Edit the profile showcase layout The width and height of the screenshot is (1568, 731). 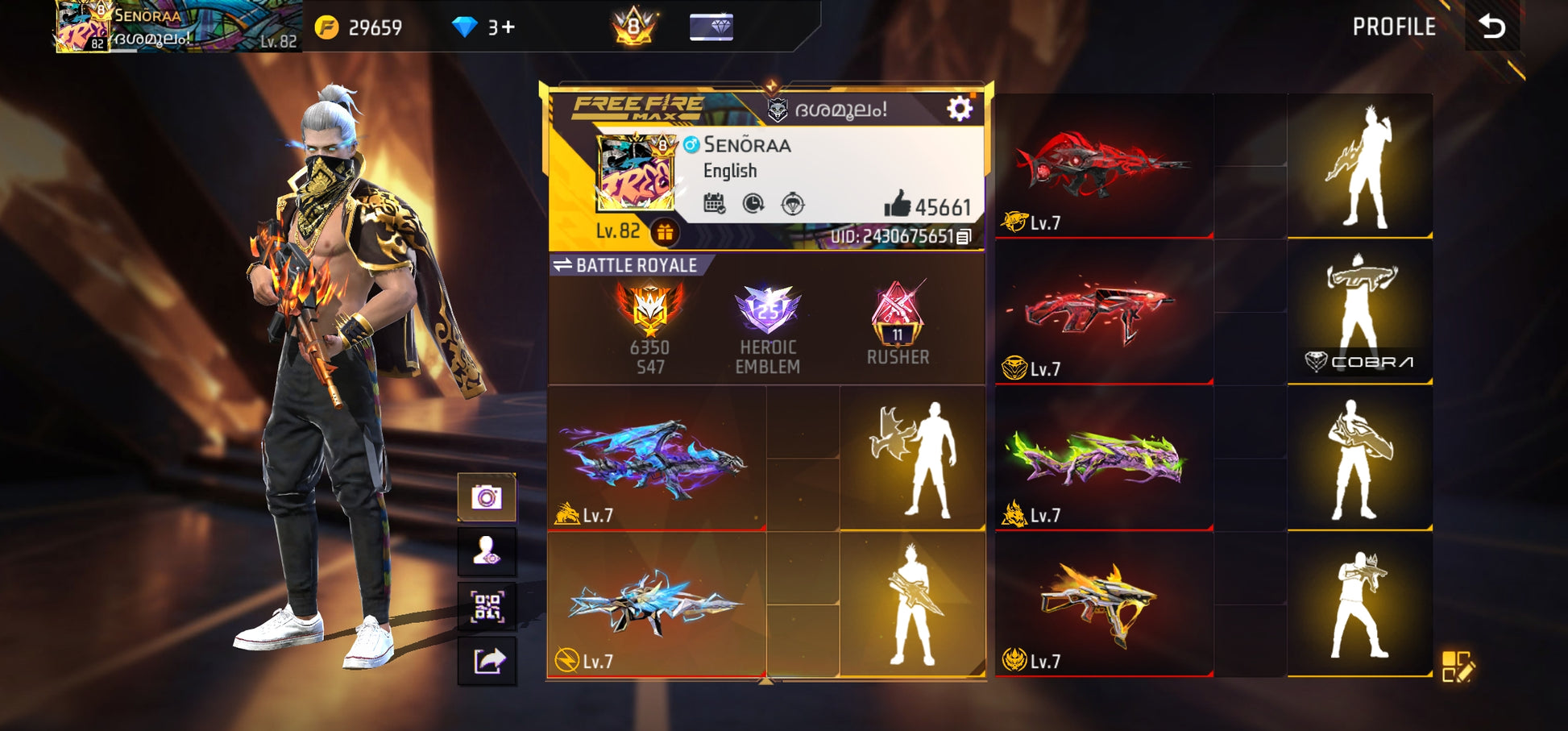pos(1458,667)
